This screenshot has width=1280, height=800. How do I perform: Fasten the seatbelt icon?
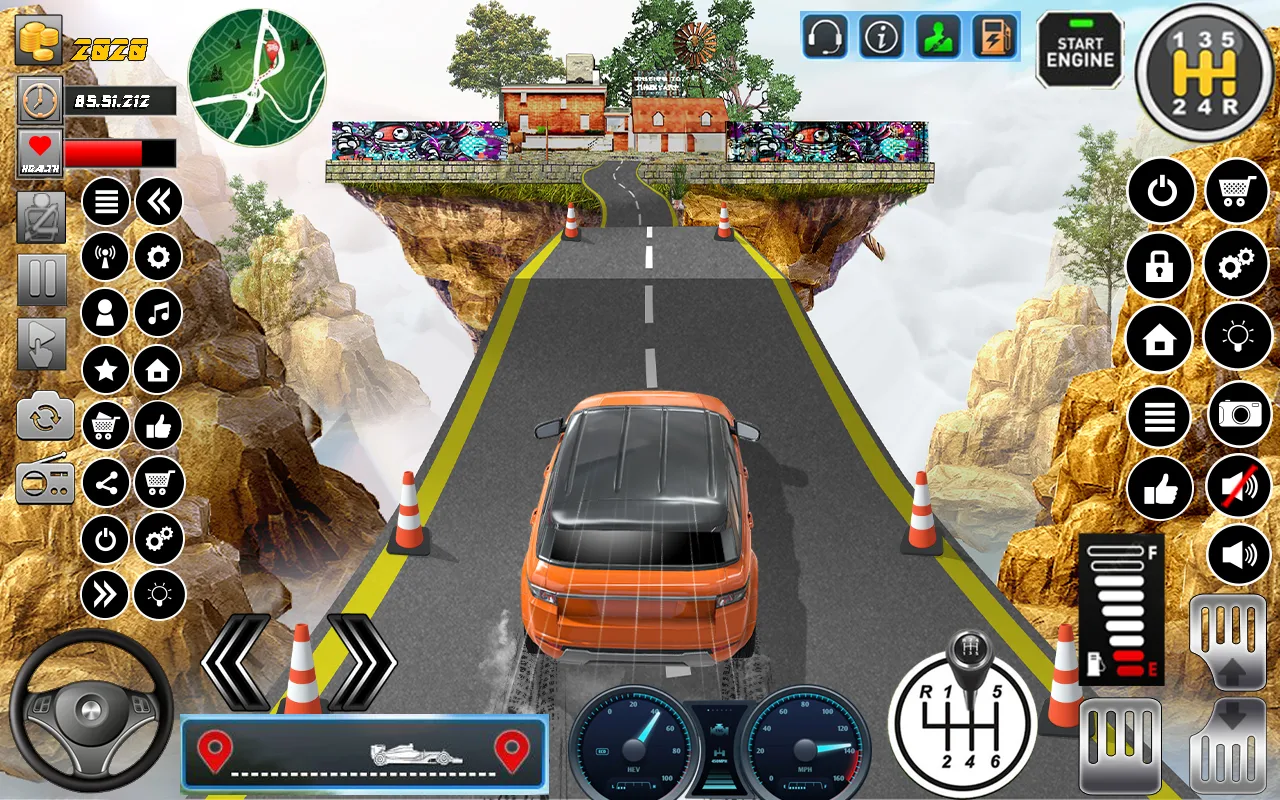click(42, 217)
